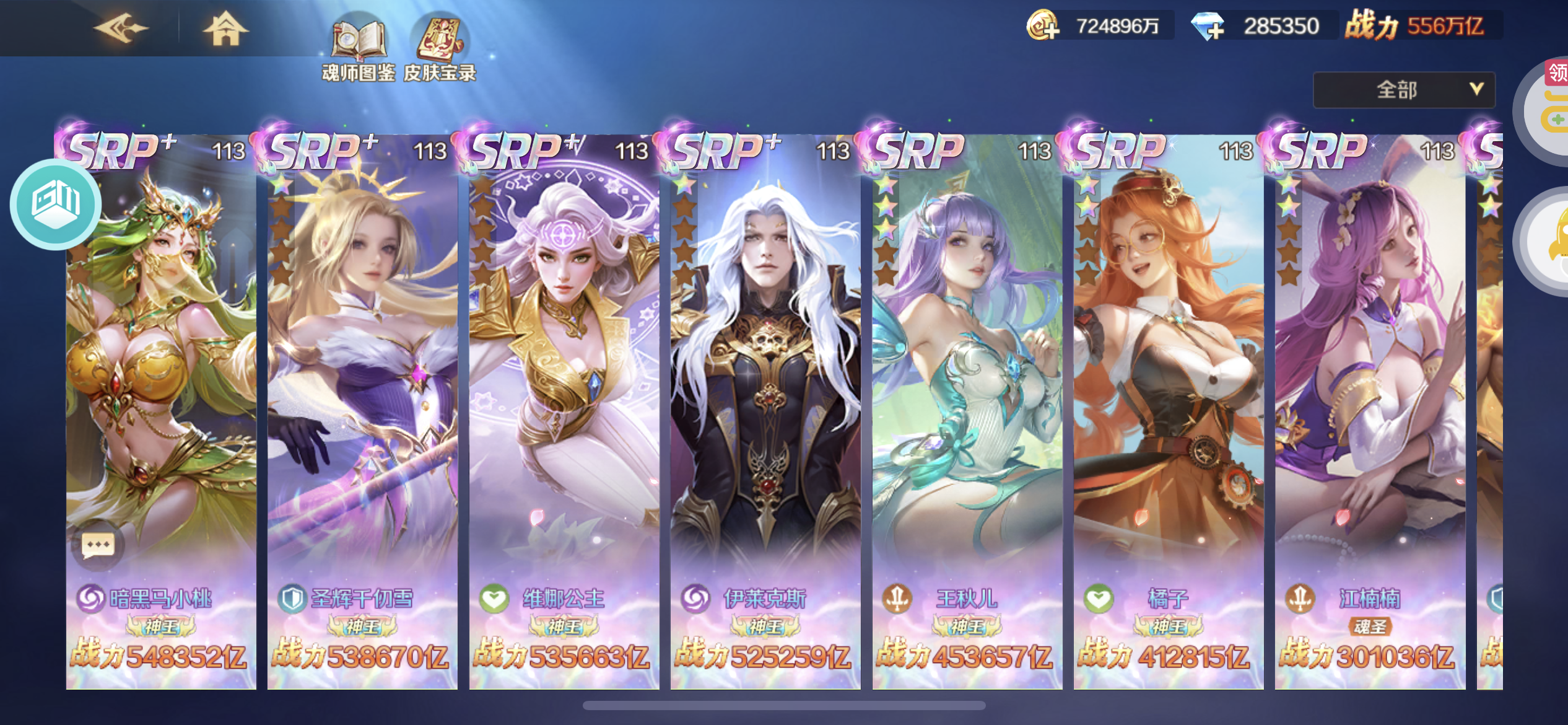Go back using the arrow button
This screenshot has height=725, width=1568.
pos(121,28)
